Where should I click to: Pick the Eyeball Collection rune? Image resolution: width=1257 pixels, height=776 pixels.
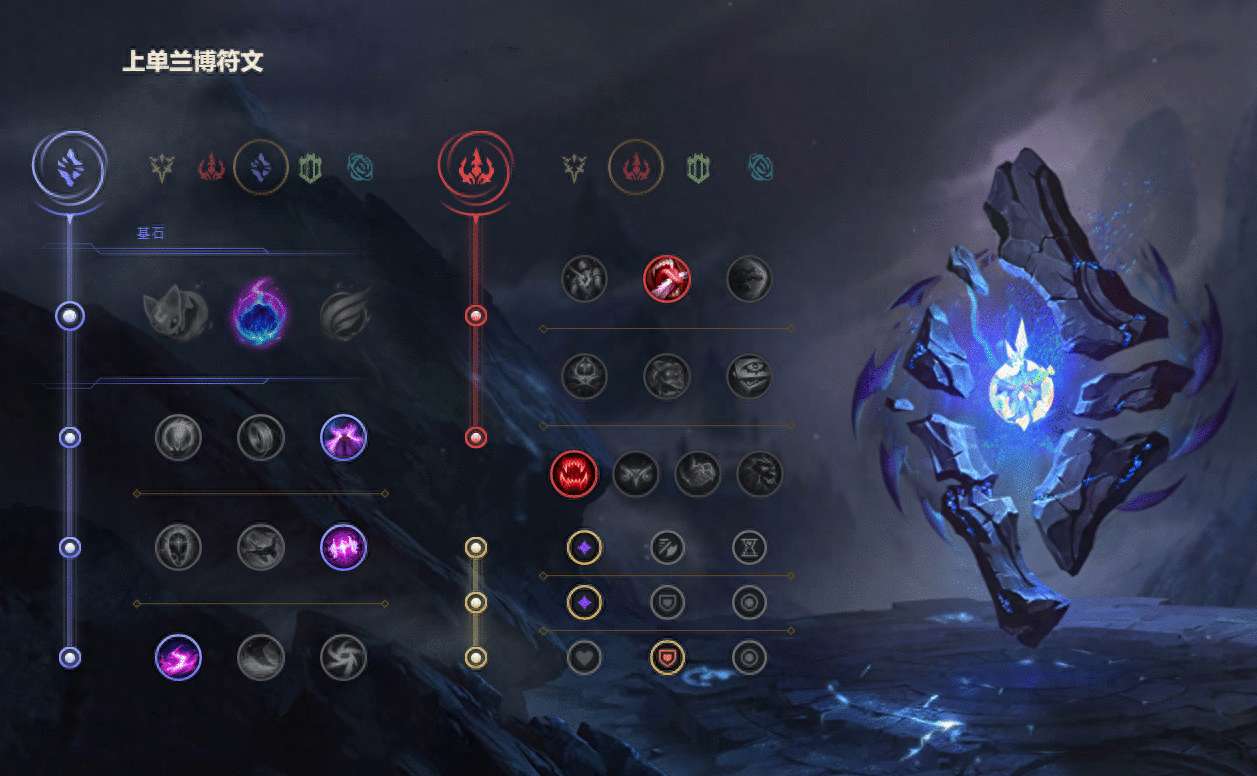749,376
